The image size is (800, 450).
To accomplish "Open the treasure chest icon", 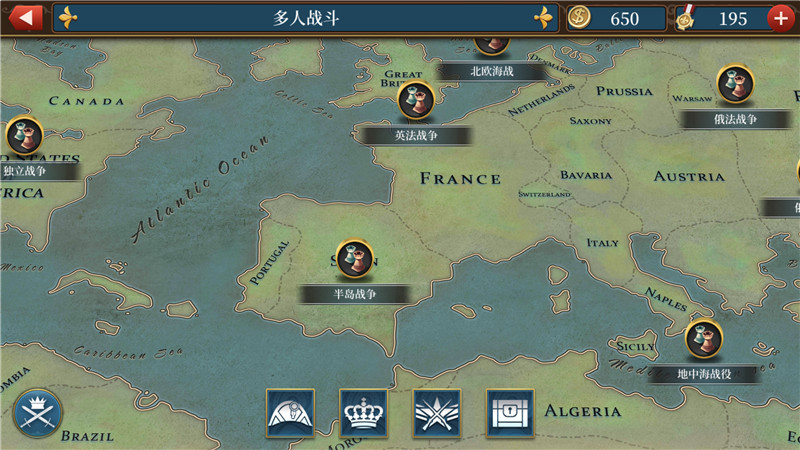I will tap(510, 413).
